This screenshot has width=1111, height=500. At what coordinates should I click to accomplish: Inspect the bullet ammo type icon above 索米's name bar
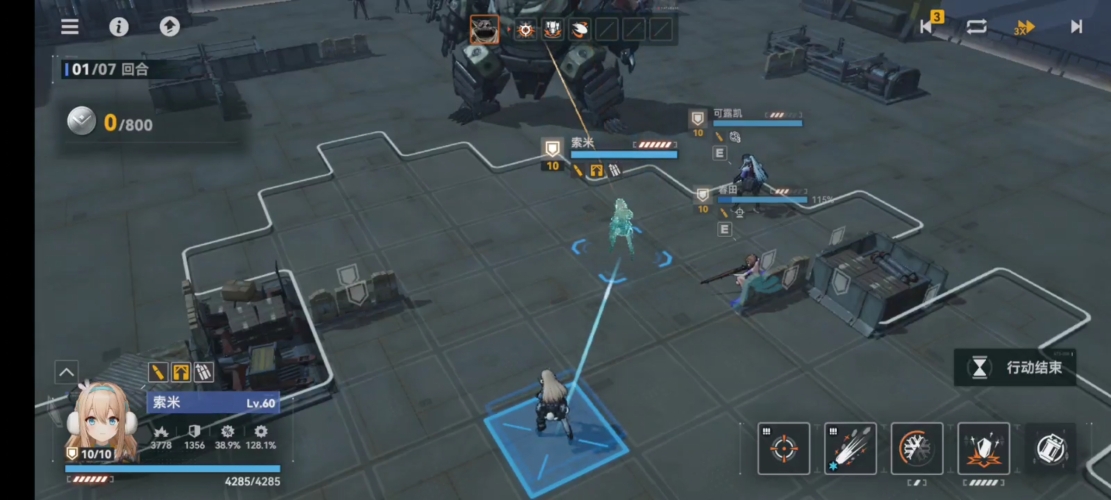click(x=158, y=372)
